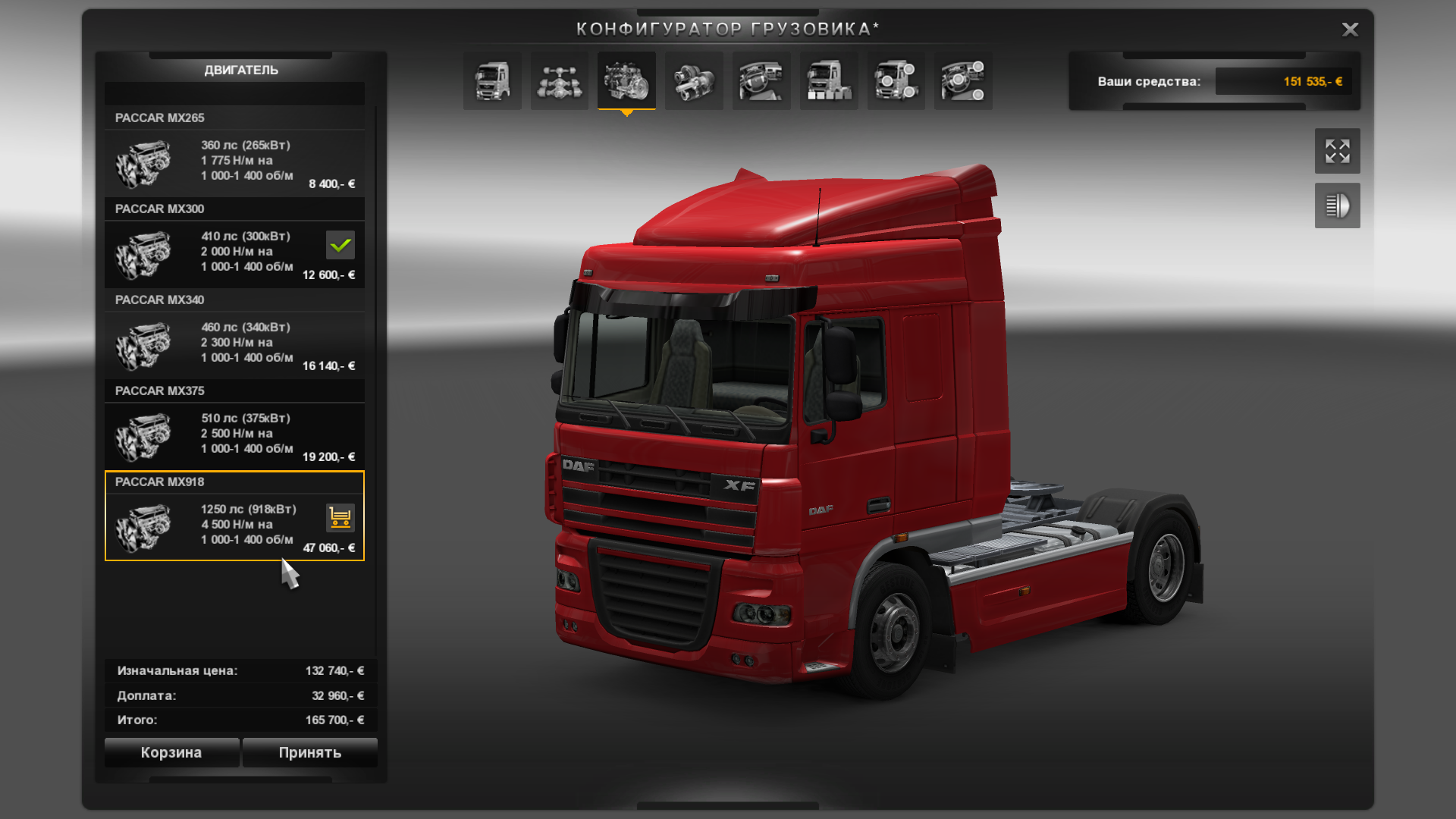1456x819 pixels.
Task: Select the PACCAR MX375 engine
Action: coord(227,436)
